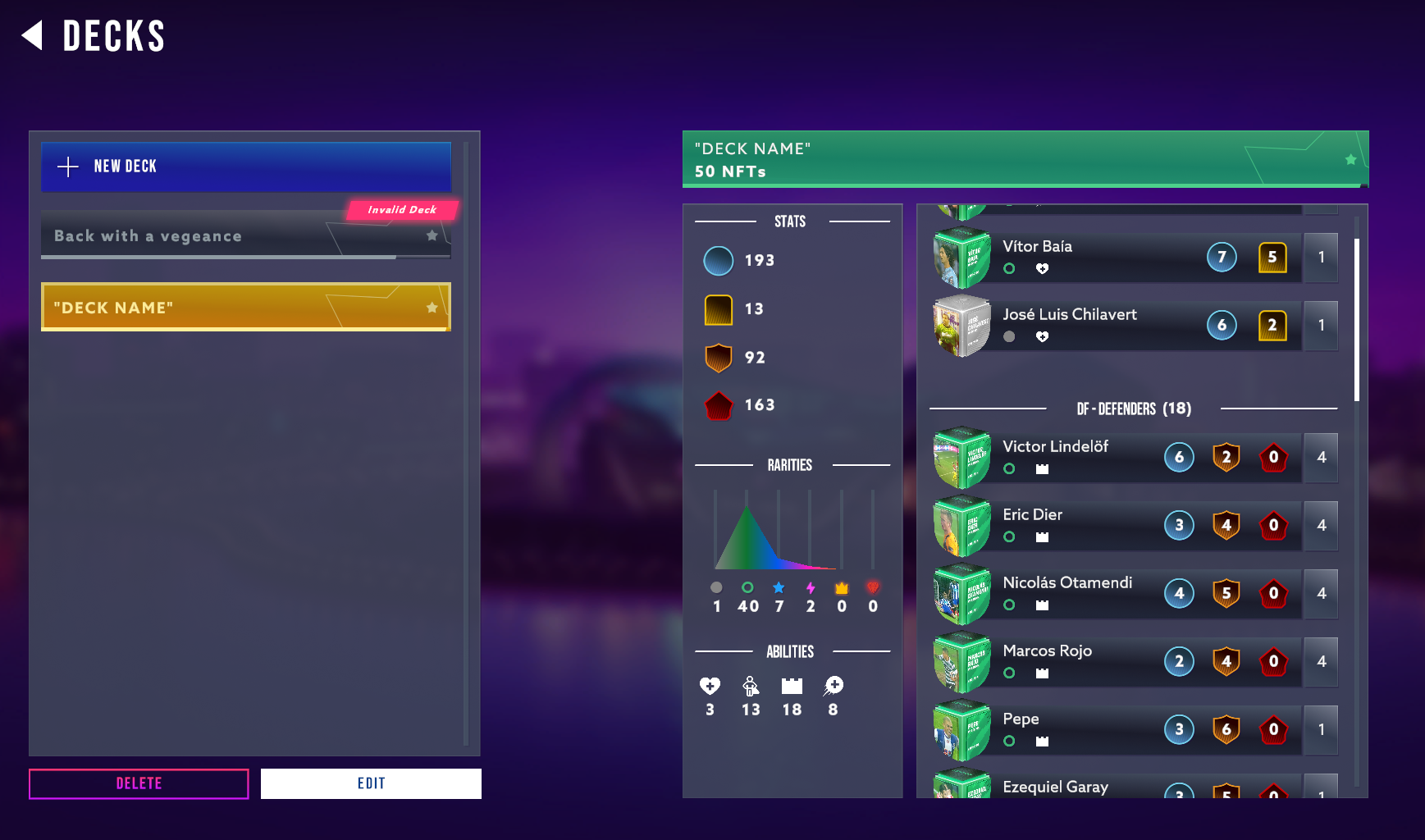Delete the selected deck
This screenshot has height=840, width=1425.
pyautogui.click(x=139, y=783)
